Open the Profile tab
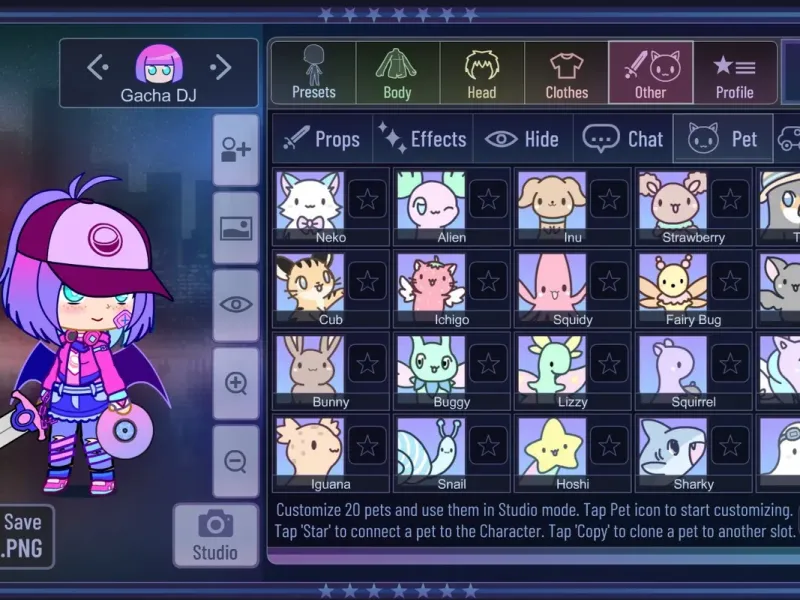The height and width of the screenshot is (600, 800). tap(734, 73)
